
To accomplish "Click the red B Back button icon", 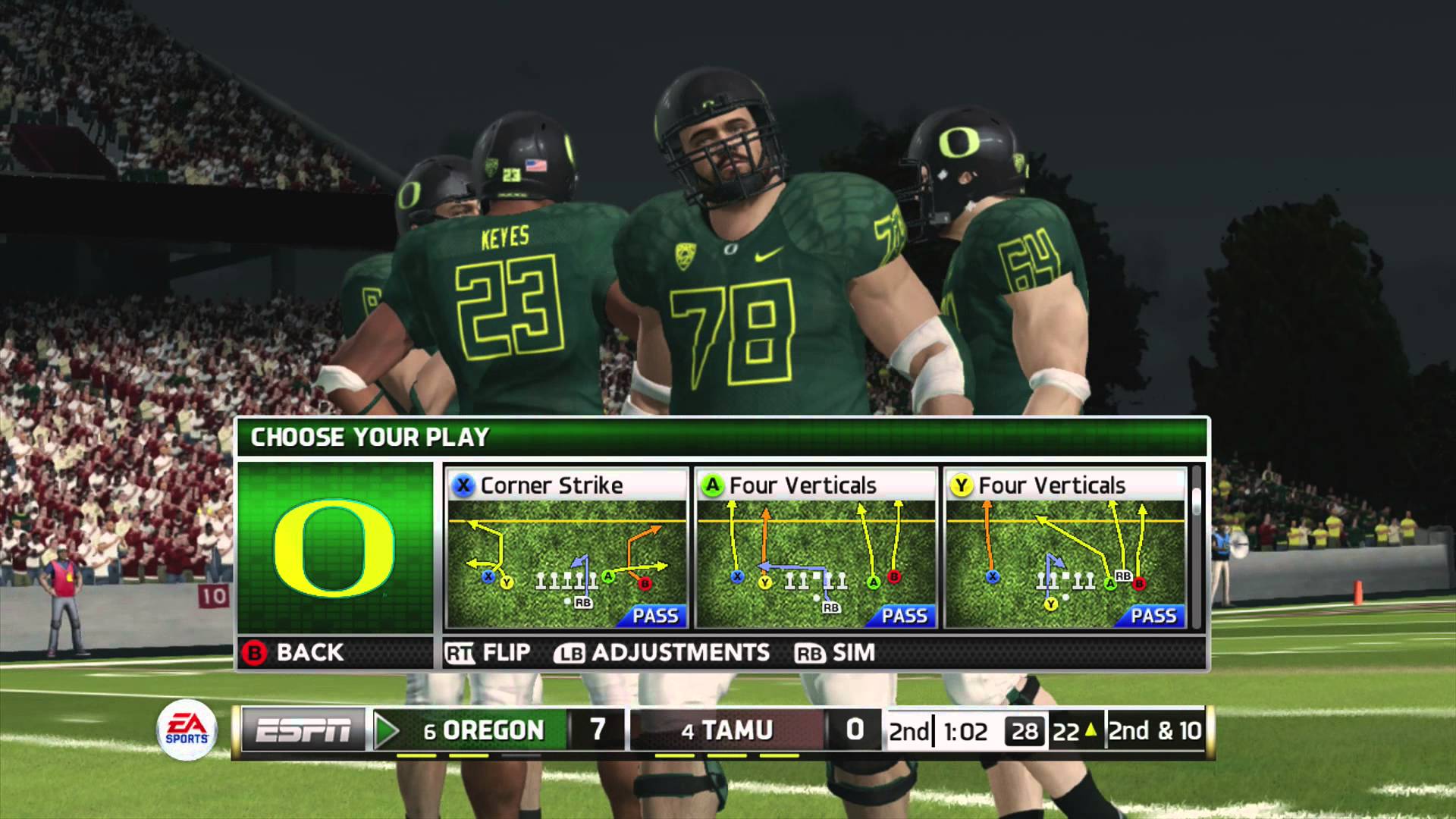I will (x=255, y=651).
